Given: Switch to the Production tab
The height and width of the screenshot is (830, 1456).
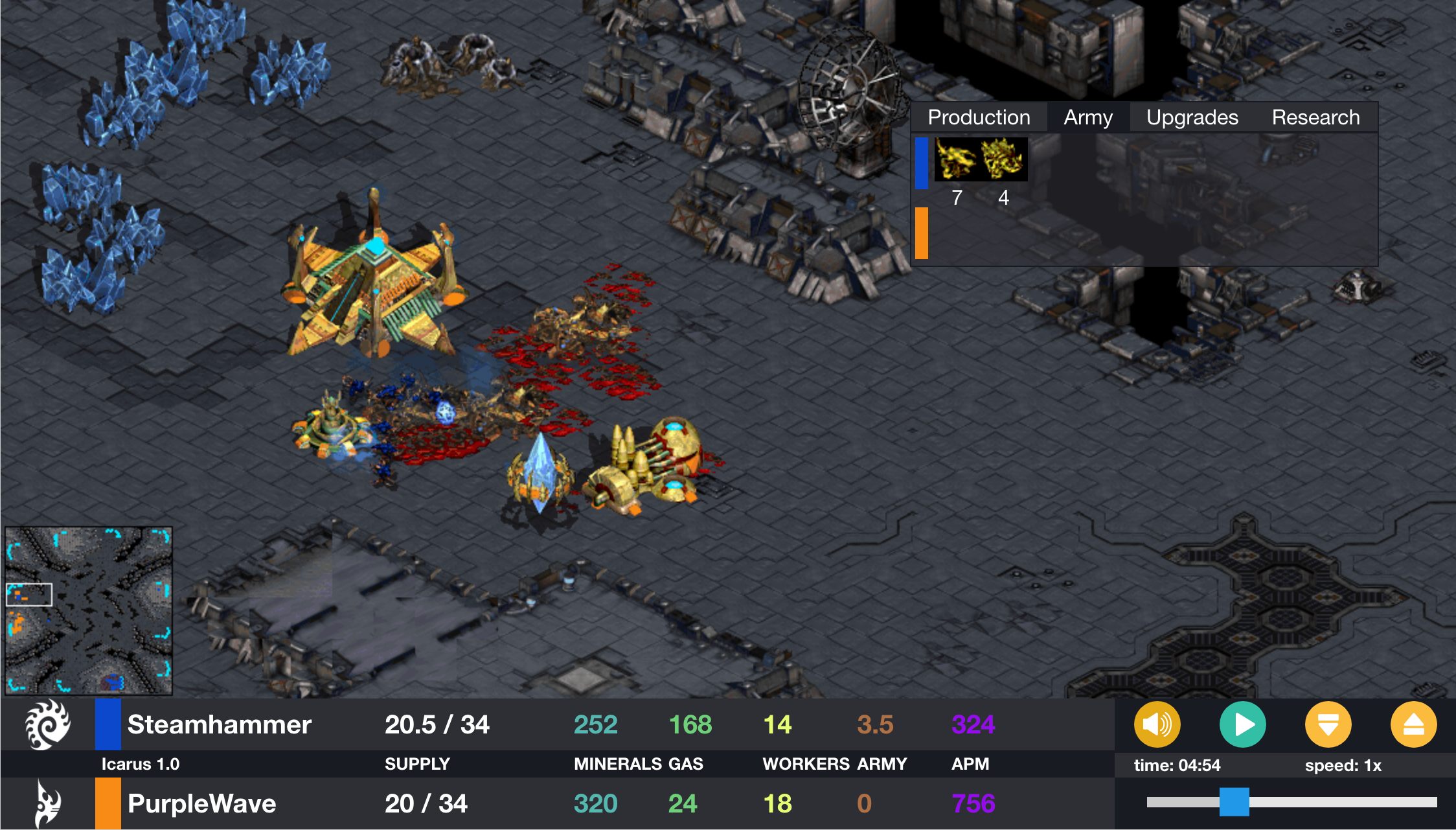Looking at the screenshot, I should pos(979,117).
